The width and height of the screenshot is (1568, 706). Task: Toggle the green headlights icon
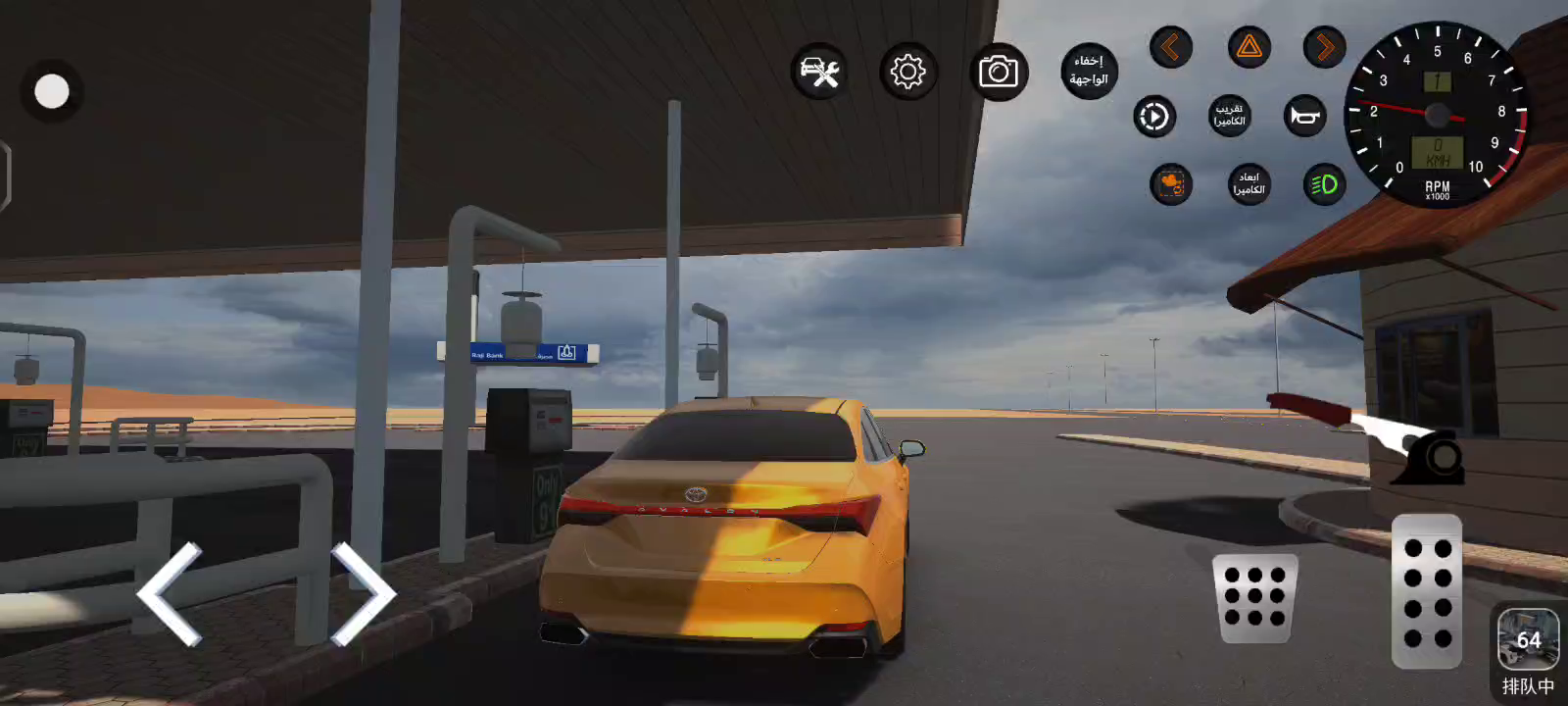click(1324, 184)
